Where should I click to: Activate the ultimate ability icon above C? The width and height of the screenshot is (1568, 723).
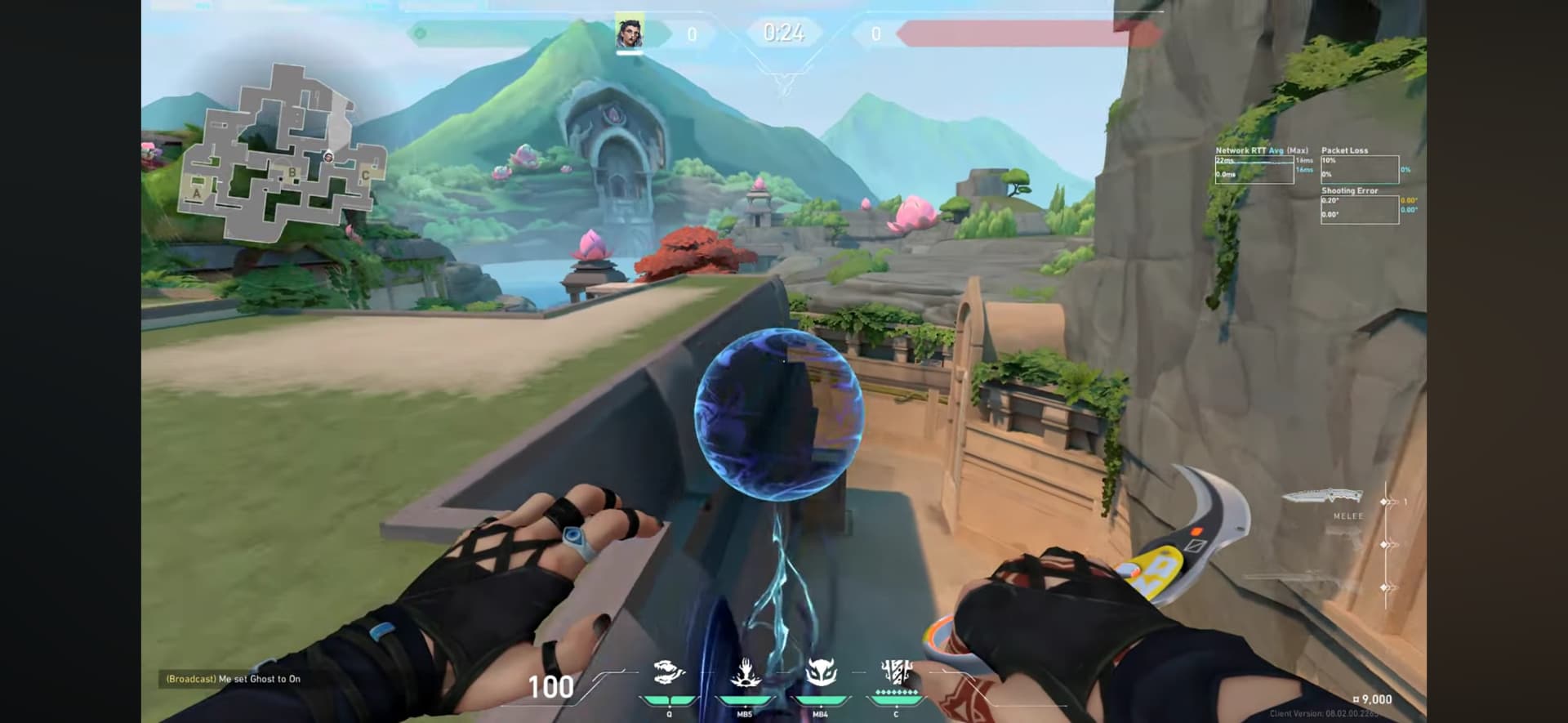click(x=896, y=672)
